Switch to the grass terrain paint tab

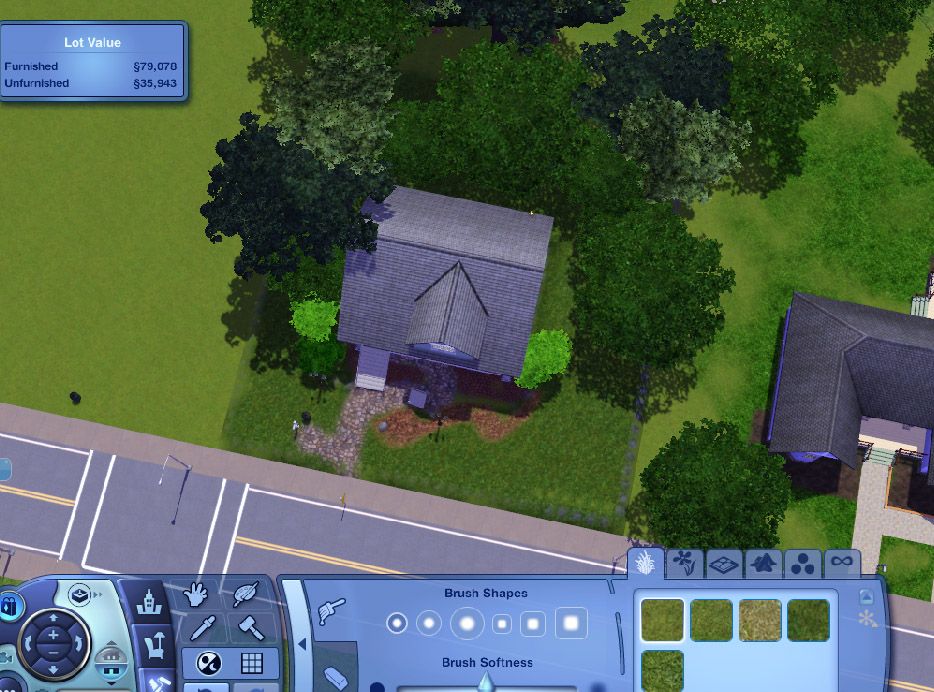[645, 563]
